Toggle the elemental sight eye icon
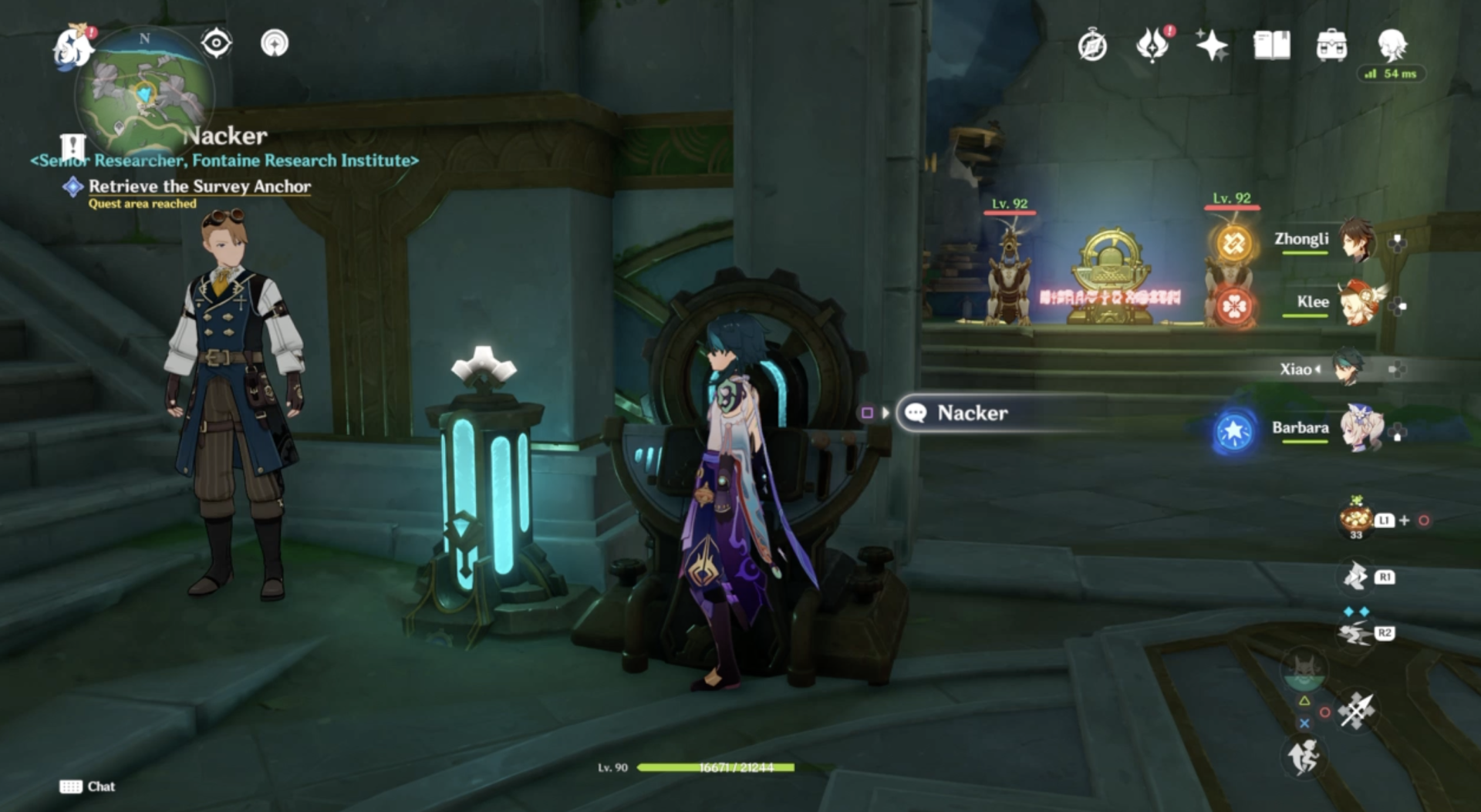Viewport: 1481px width, 812px height. 217,43
